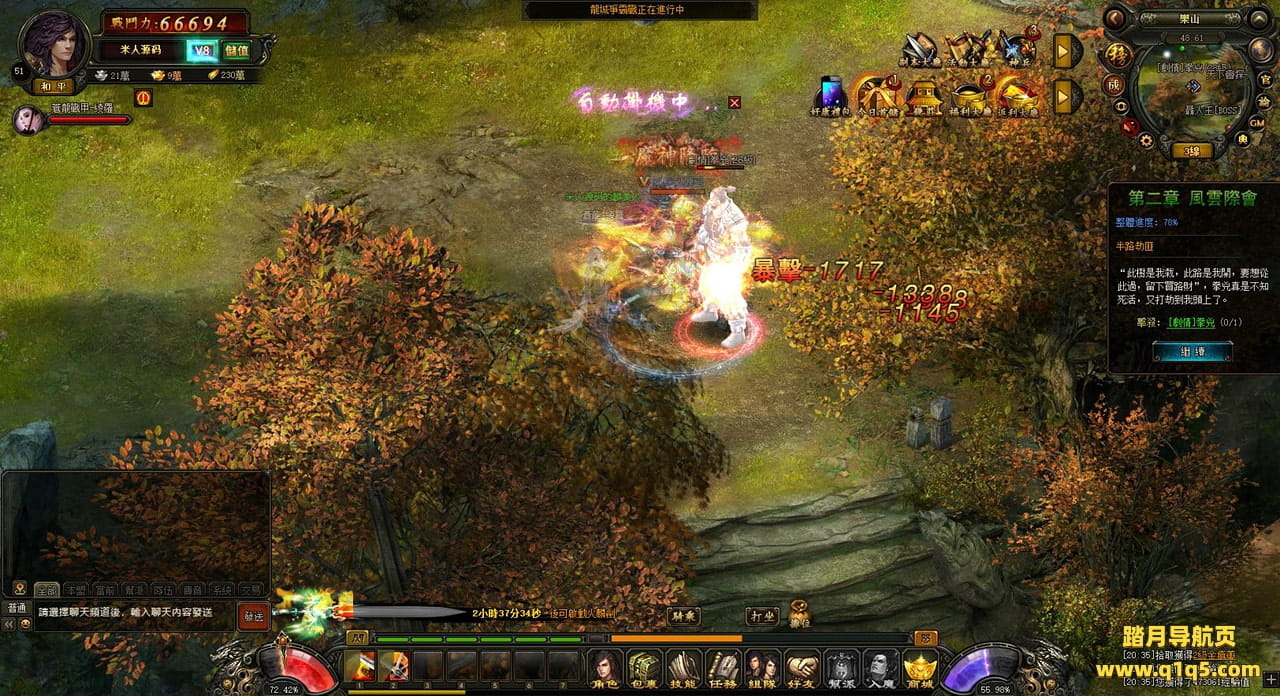Open the 包裹 bag inventory
The image size is (1280, 696).
coord(644,668)
